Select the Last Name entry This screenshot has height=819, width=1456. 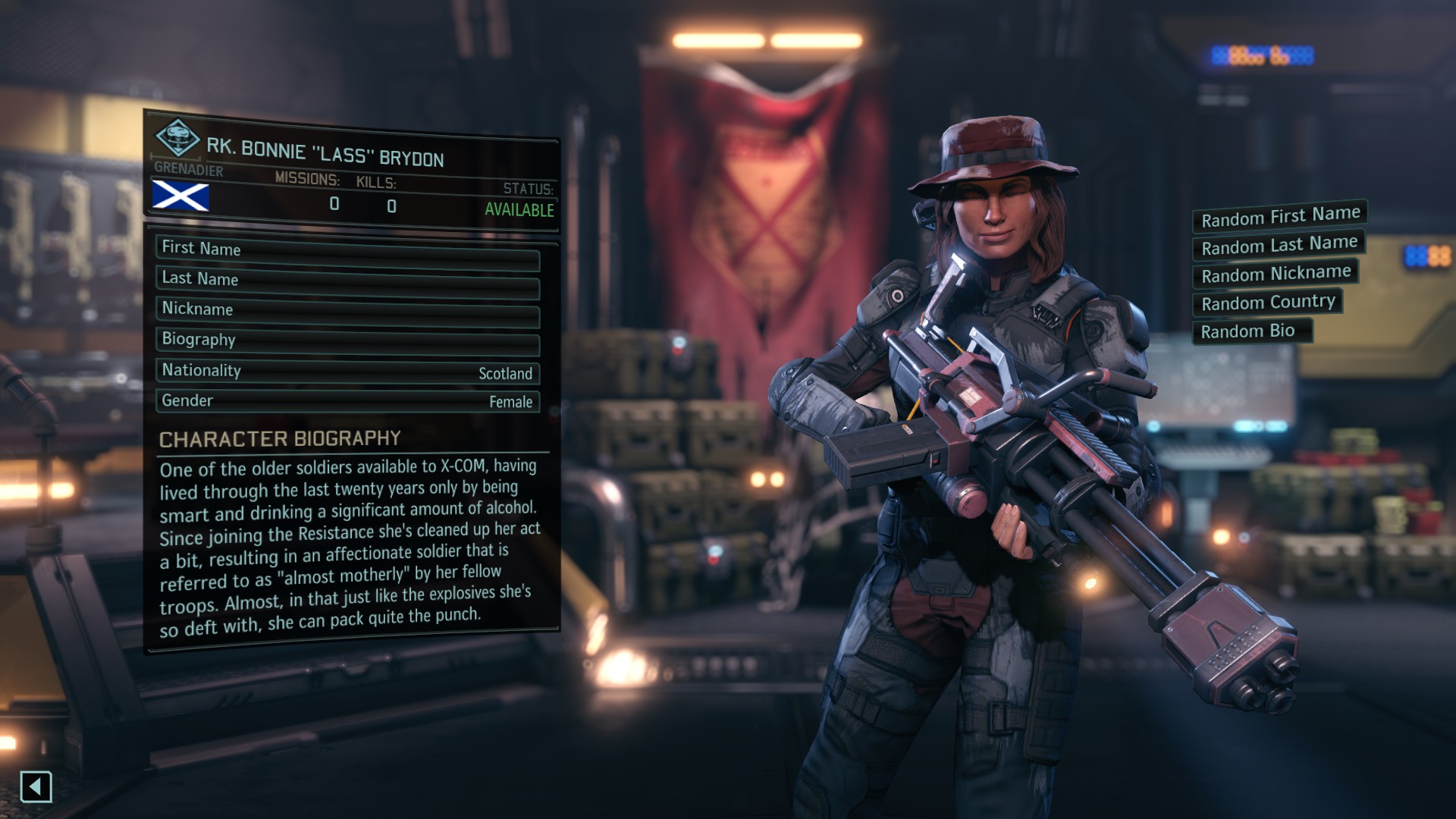click(347, 281)
